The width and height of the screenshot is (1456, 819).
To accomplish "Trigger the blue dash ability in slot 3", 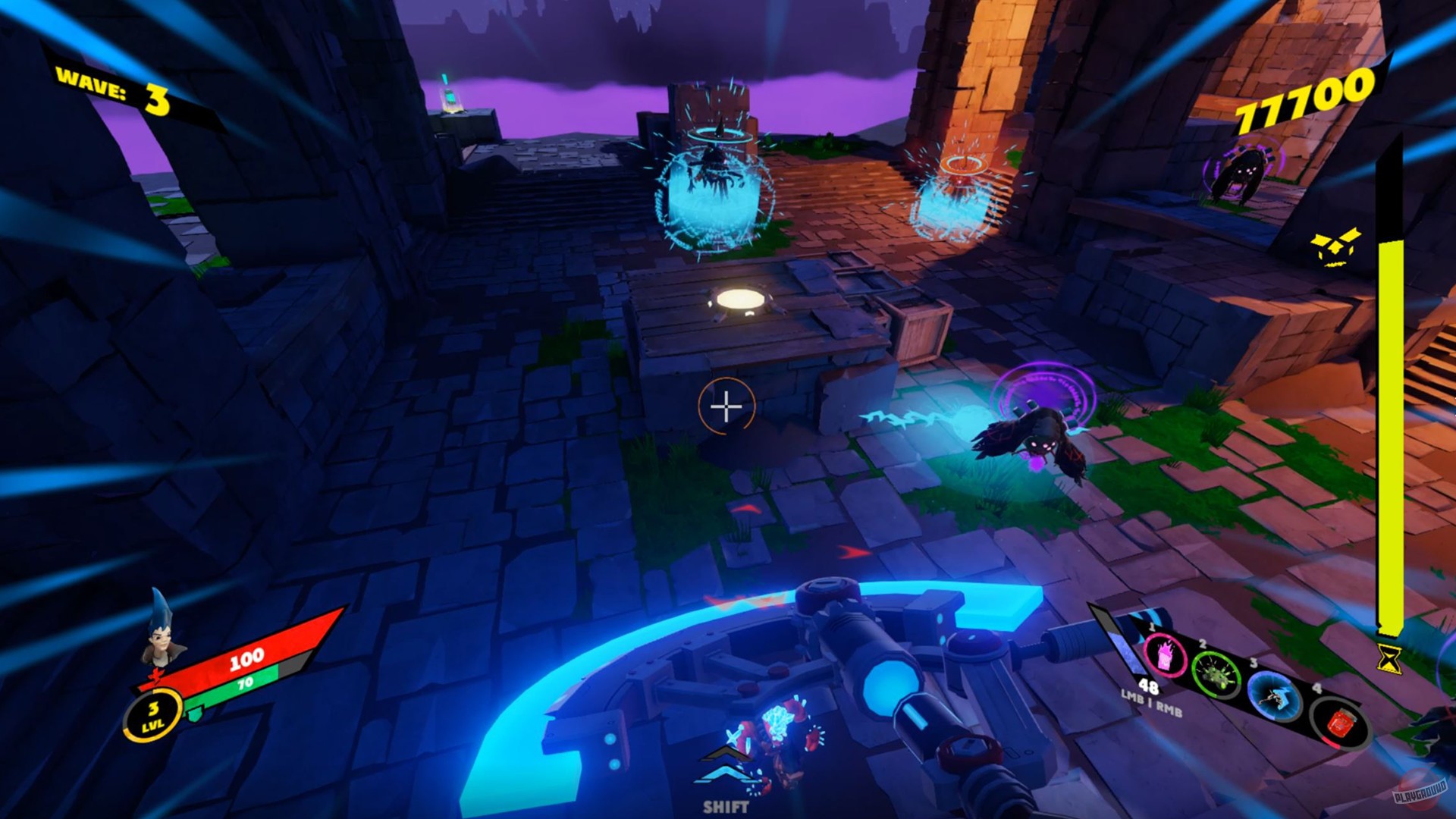I will [1273, 698].
